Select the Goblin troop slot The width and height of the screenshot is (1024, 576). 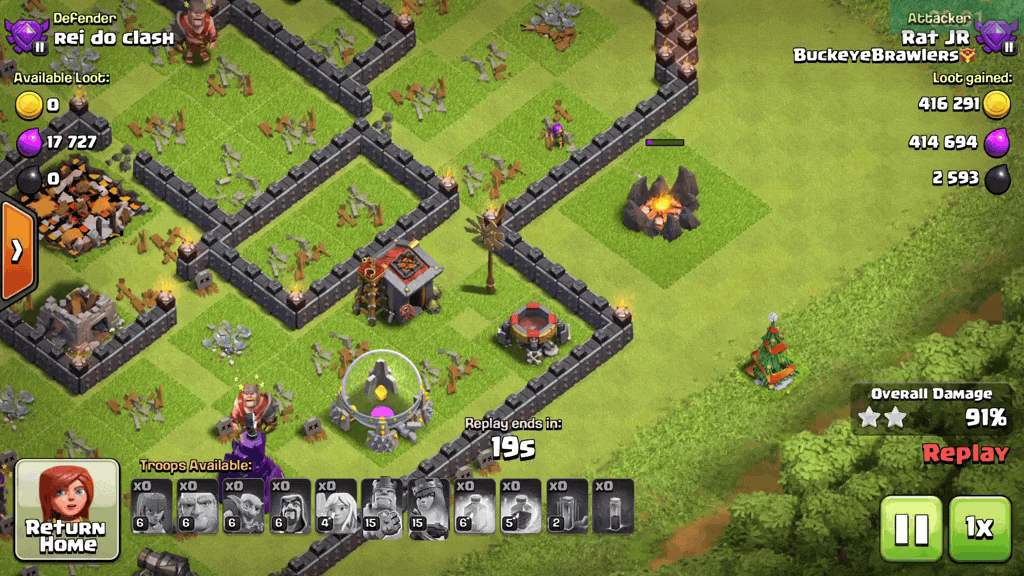[x=244, y=505]
